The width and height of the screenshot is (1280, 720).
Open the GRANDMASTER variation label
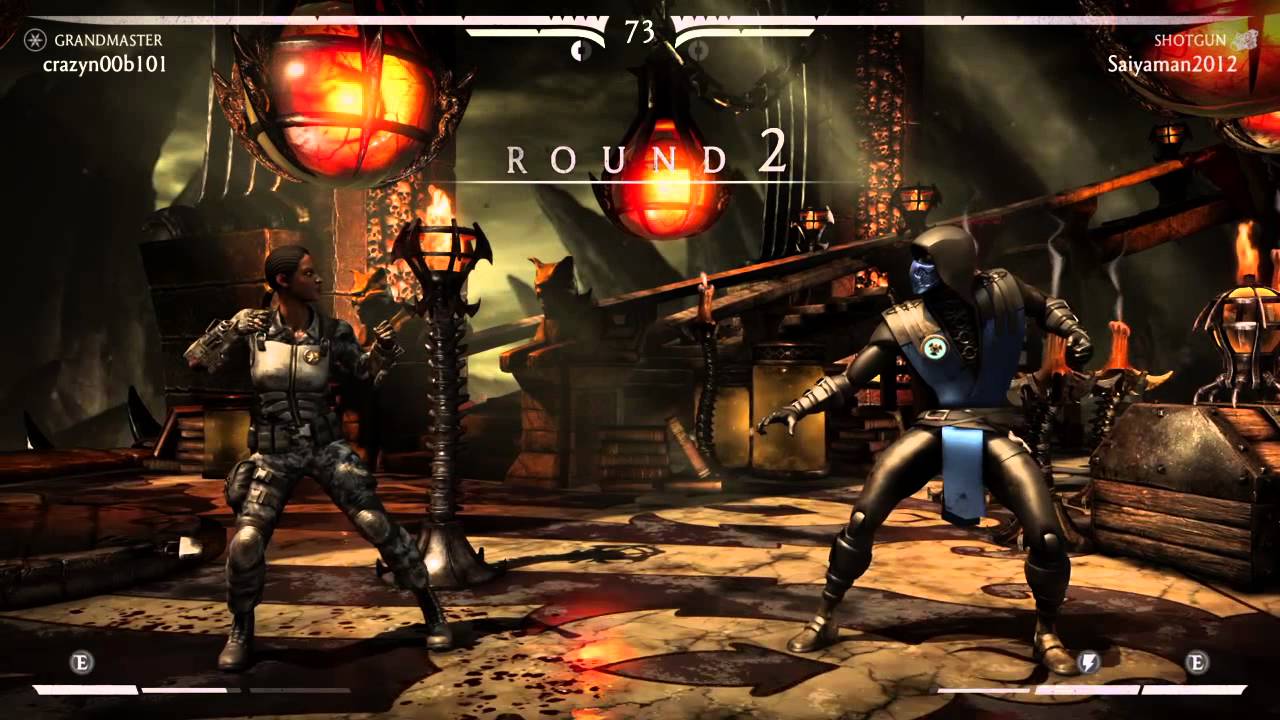[108, 41]
